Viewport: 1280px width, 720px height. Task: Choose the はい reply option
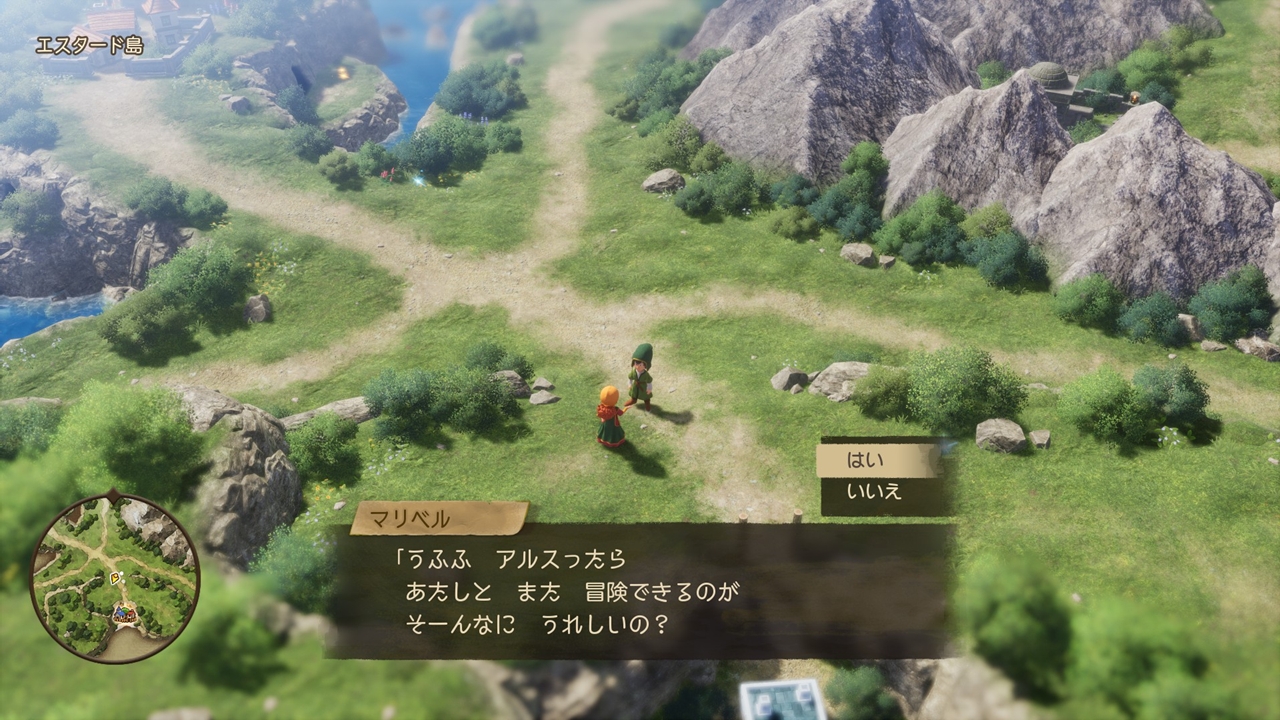(x=877, y=461)
